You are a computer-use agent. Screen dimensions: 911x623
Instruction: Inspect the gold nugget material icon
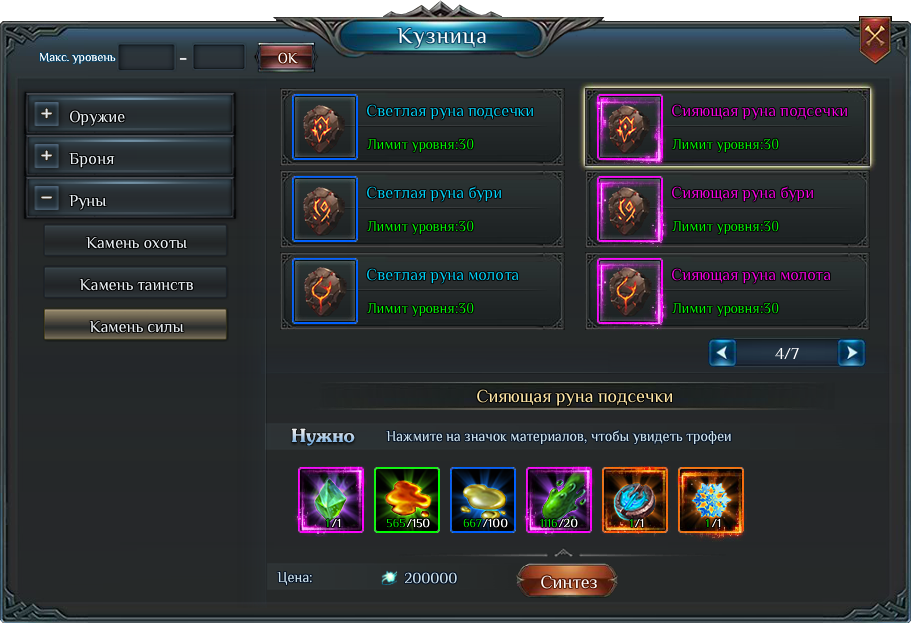pyautogui.click(x=483, y=500)
